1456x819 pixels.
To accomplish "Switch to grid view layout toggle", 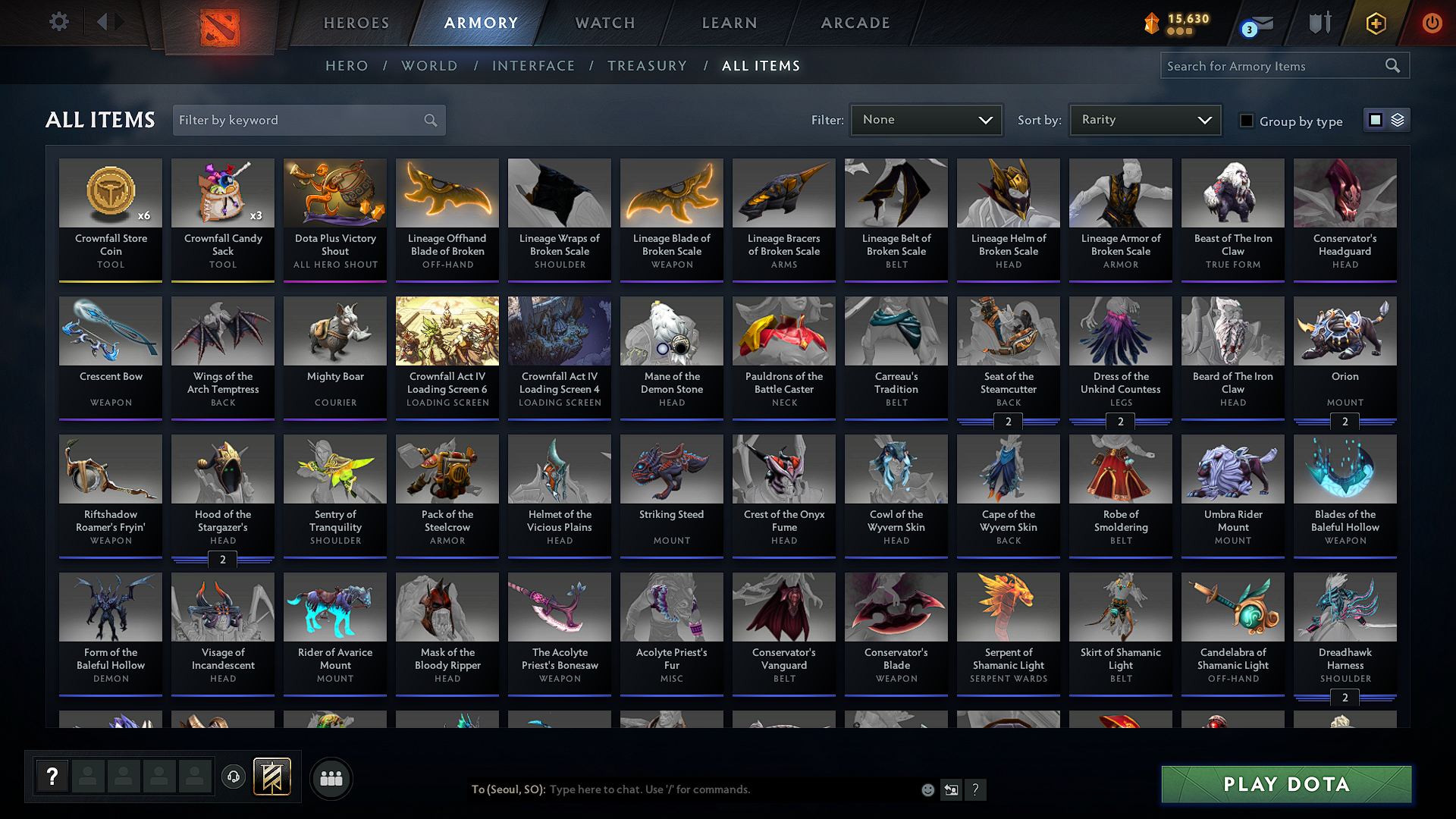I will pos(1375,119).
